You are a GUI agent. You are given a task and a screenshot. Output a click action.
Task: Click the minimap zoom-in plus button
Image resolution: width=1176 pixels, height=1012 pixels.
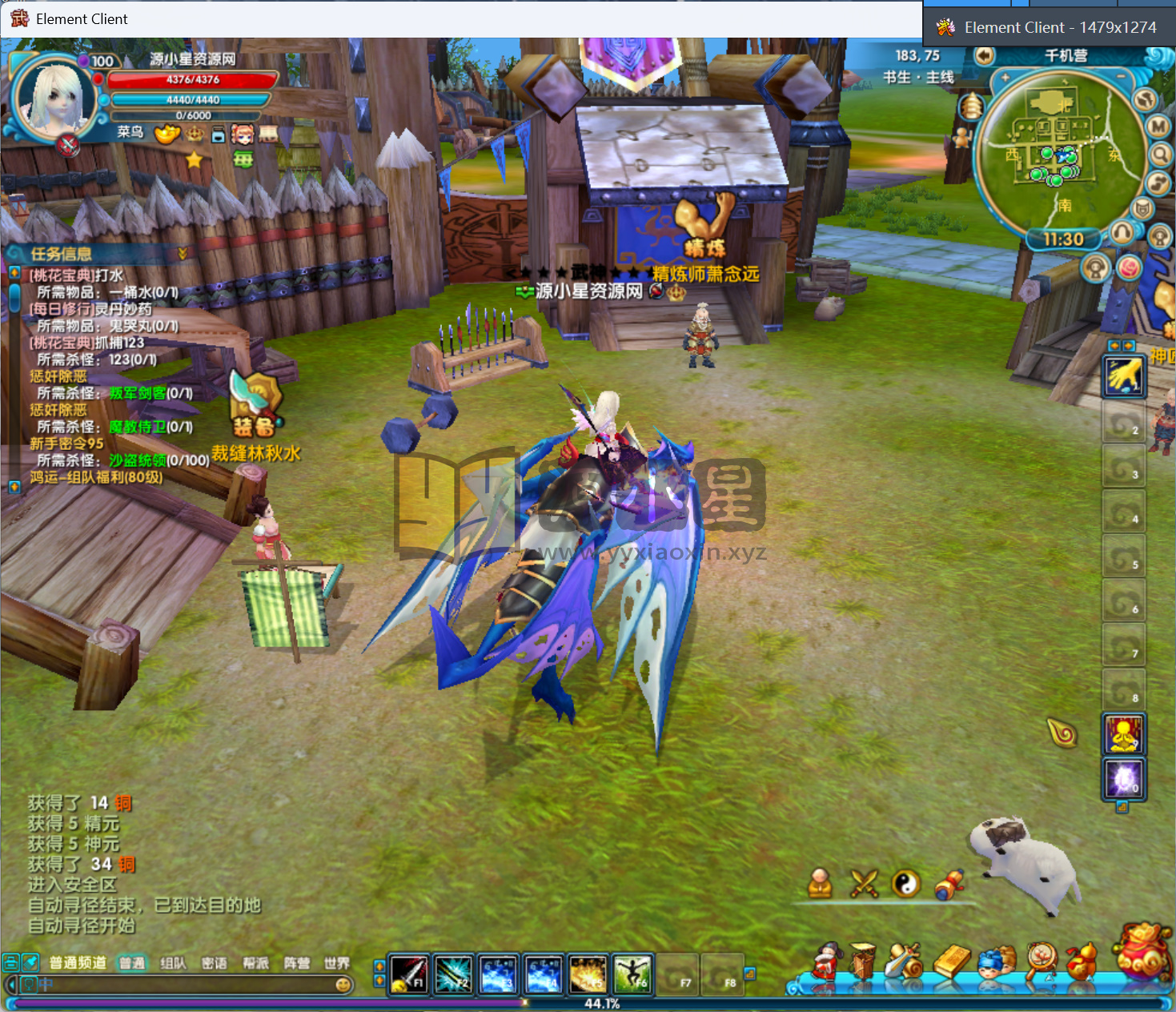click(x=1005, y=78)
